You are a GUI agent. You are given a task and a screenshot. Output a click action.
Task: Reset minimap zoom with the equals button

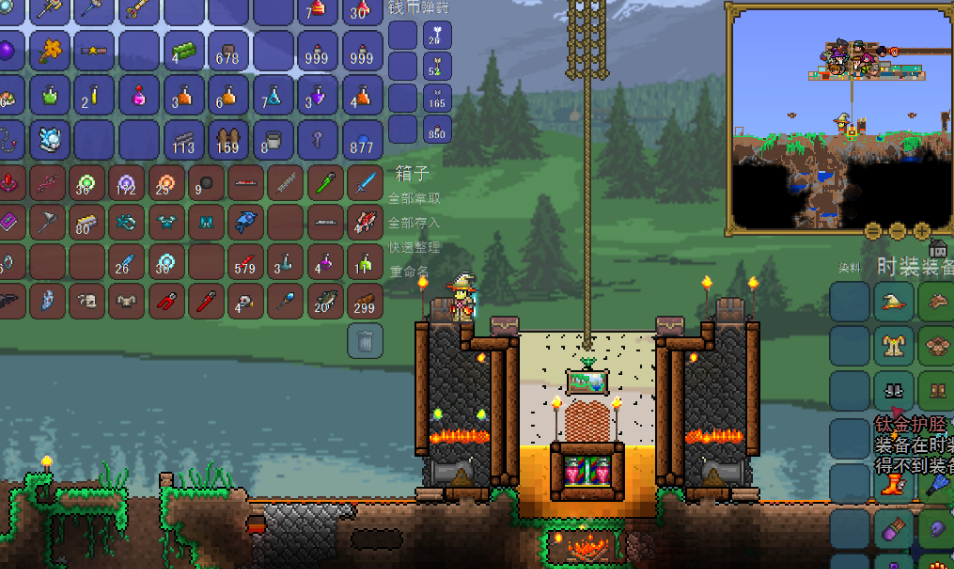coord(897,231)
